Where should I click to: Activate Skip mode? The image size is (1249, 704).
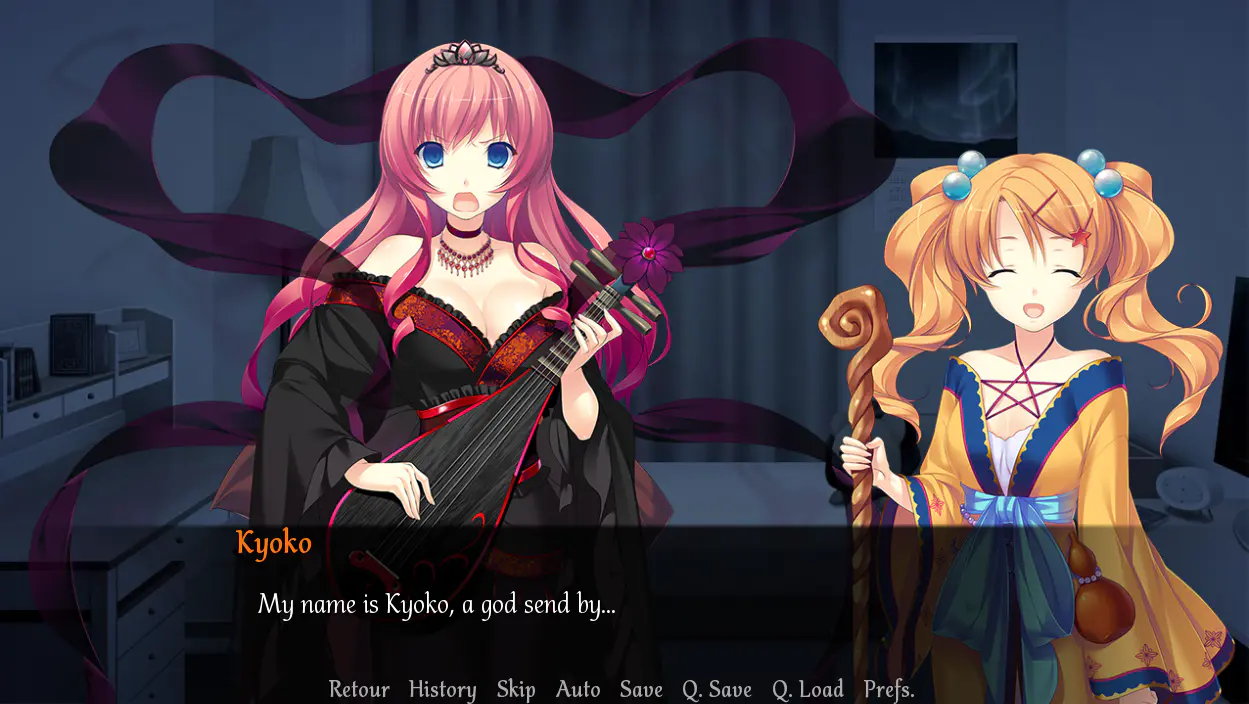(x=516, y=689)
